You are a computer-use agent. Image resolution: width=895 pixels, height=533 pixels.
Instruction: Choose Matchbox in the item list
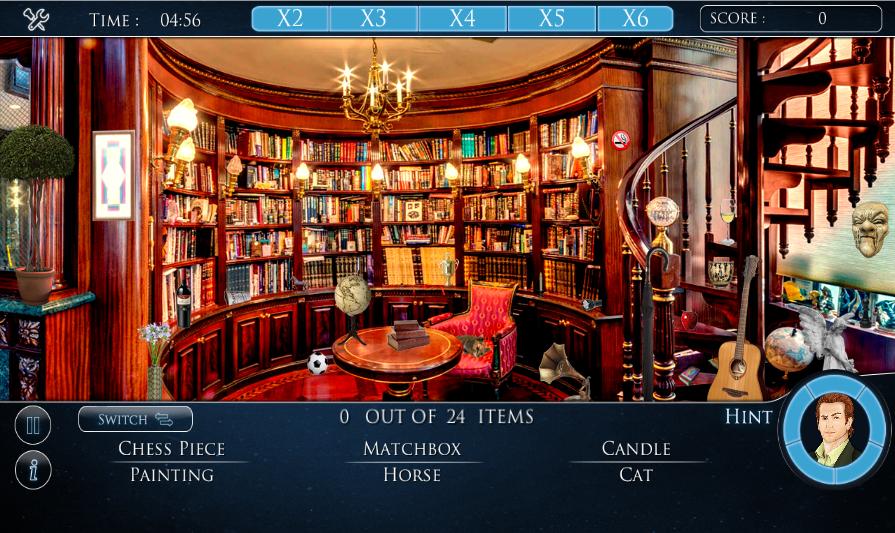412,448
